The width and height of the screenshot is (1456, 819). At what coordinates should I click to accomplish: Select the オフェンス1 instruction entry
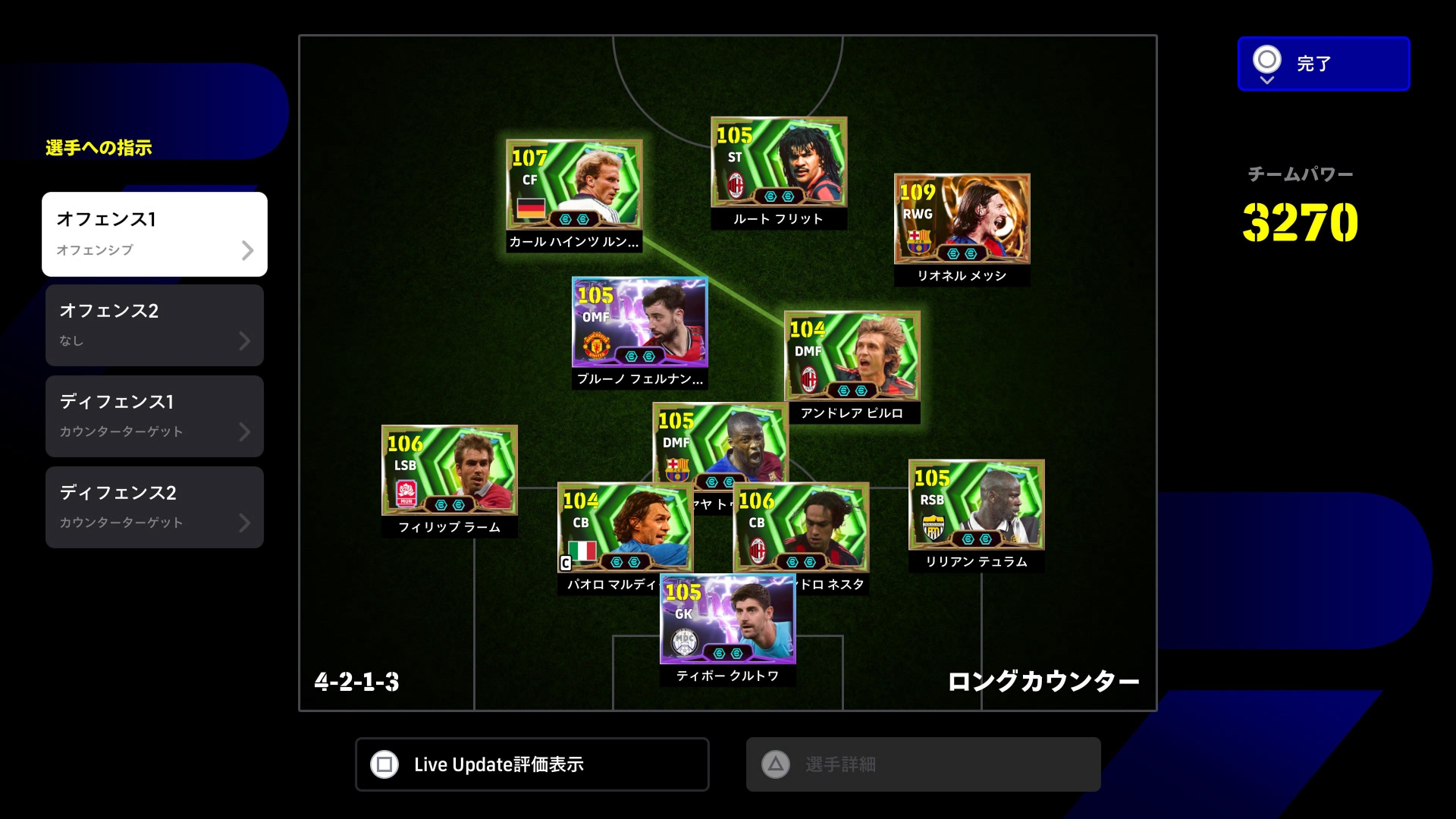[155, 234]
